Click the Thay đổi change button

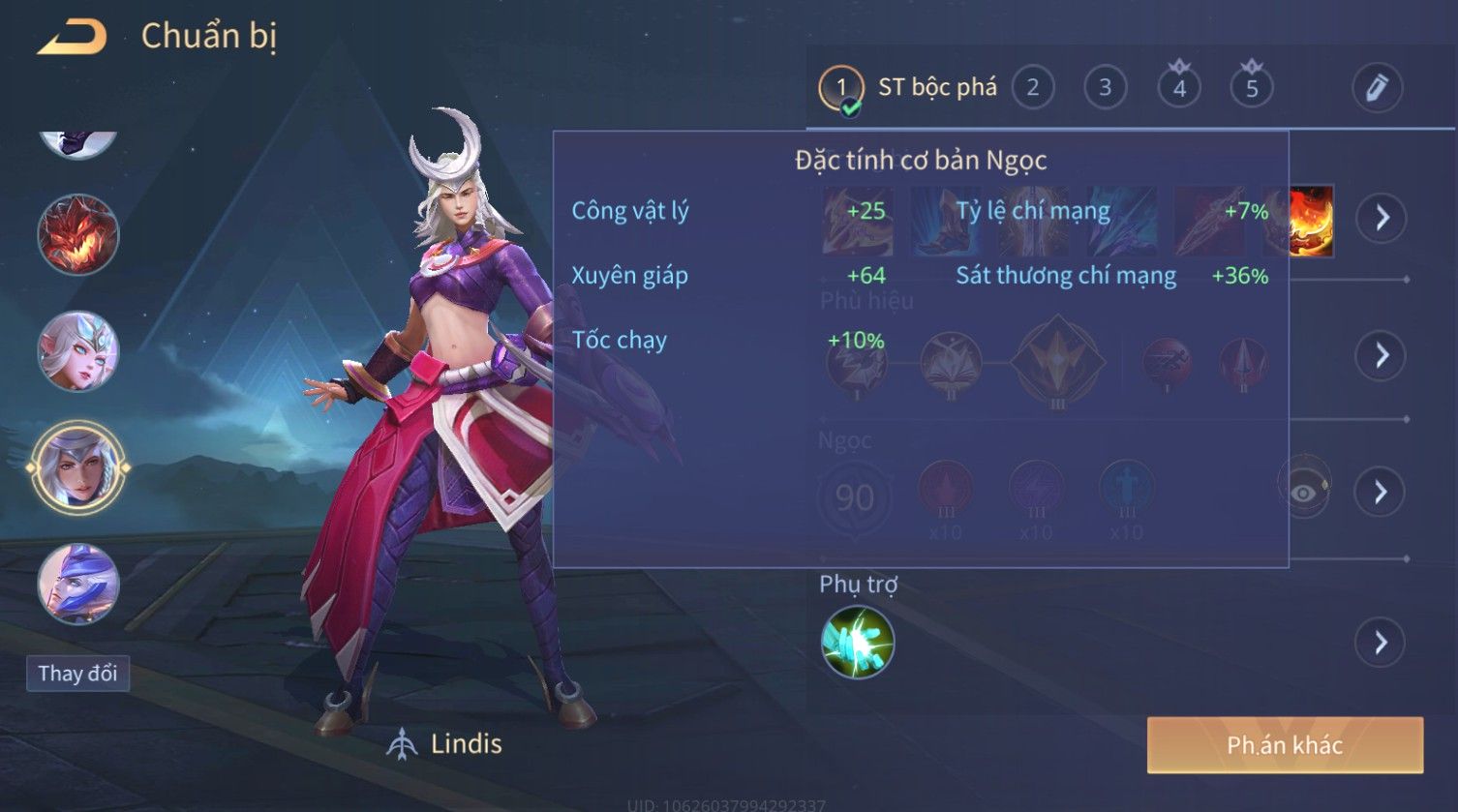tap(77, 674)
